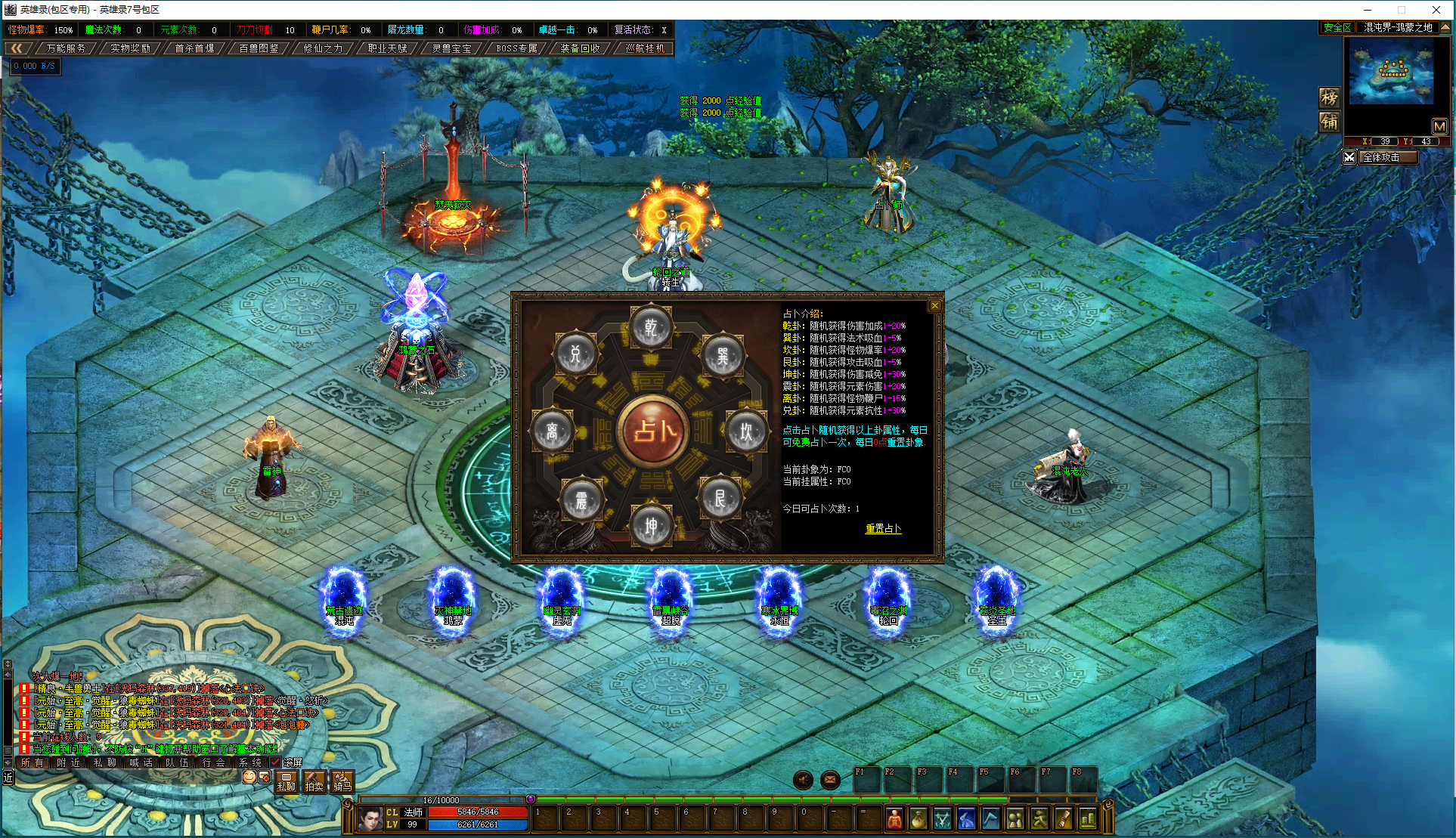The image size is (1456, 838).
Task: Click the 重置占卜 reset link
Action: 883,529
